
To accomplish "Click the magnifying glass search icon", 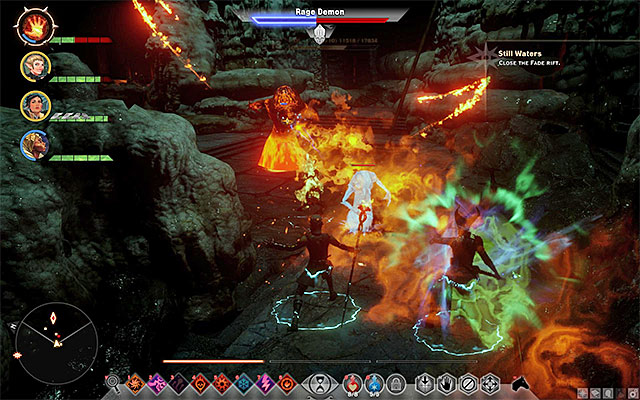I will click(113, 381).
